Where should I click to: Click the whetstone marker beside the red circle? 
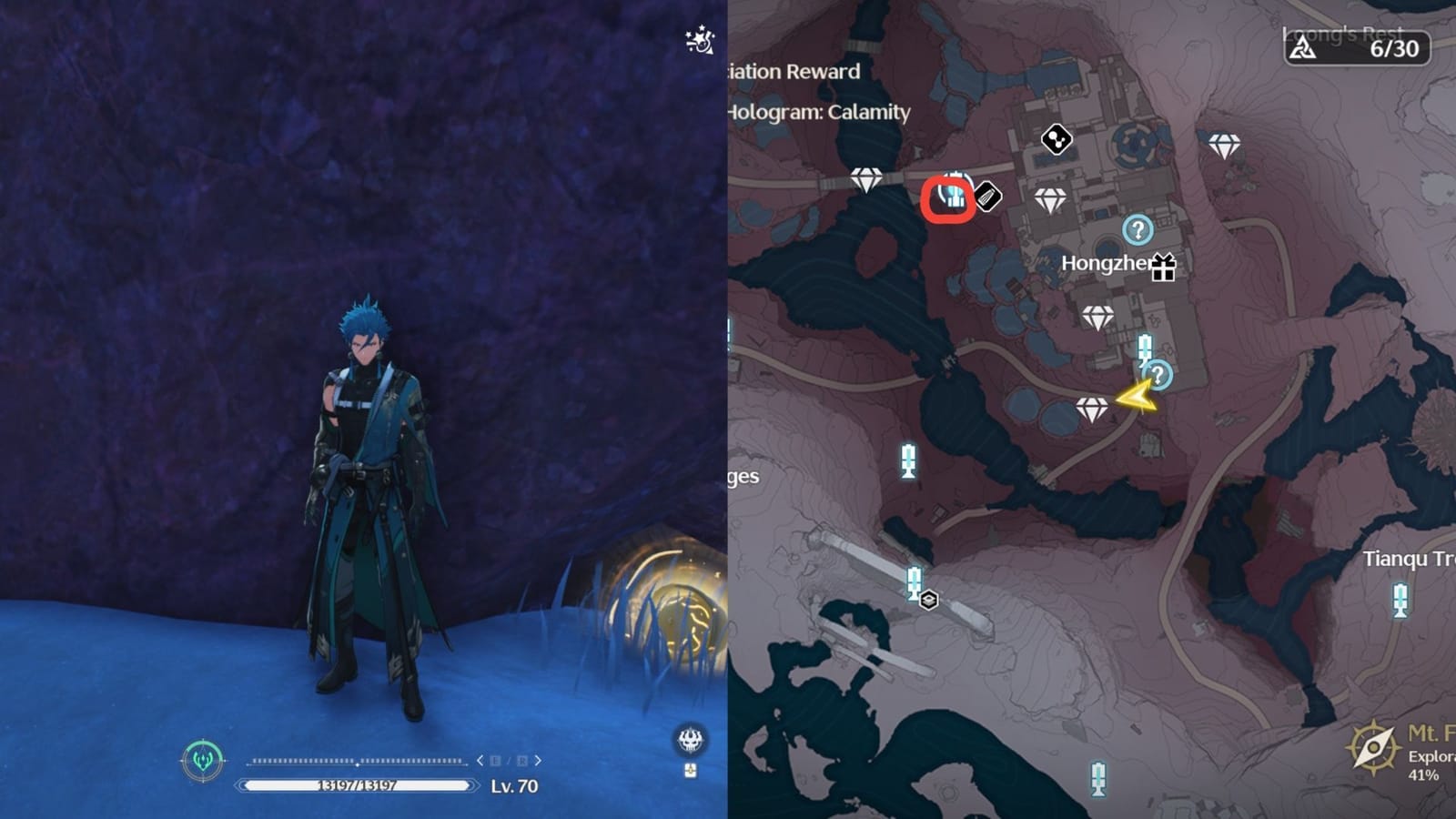(986, 198)
